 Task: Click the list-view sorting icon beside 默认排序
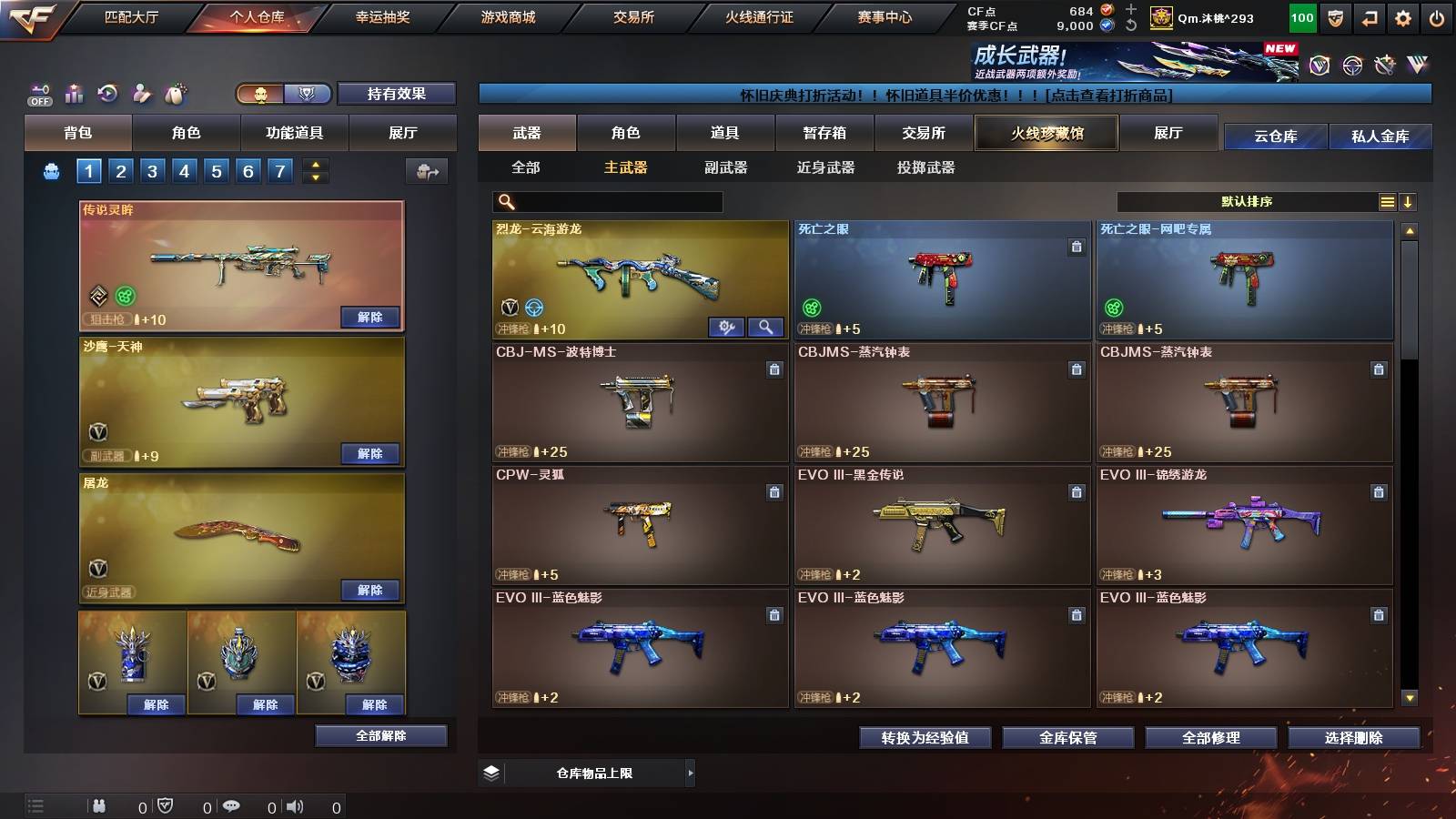click(x=1387, y=201)
